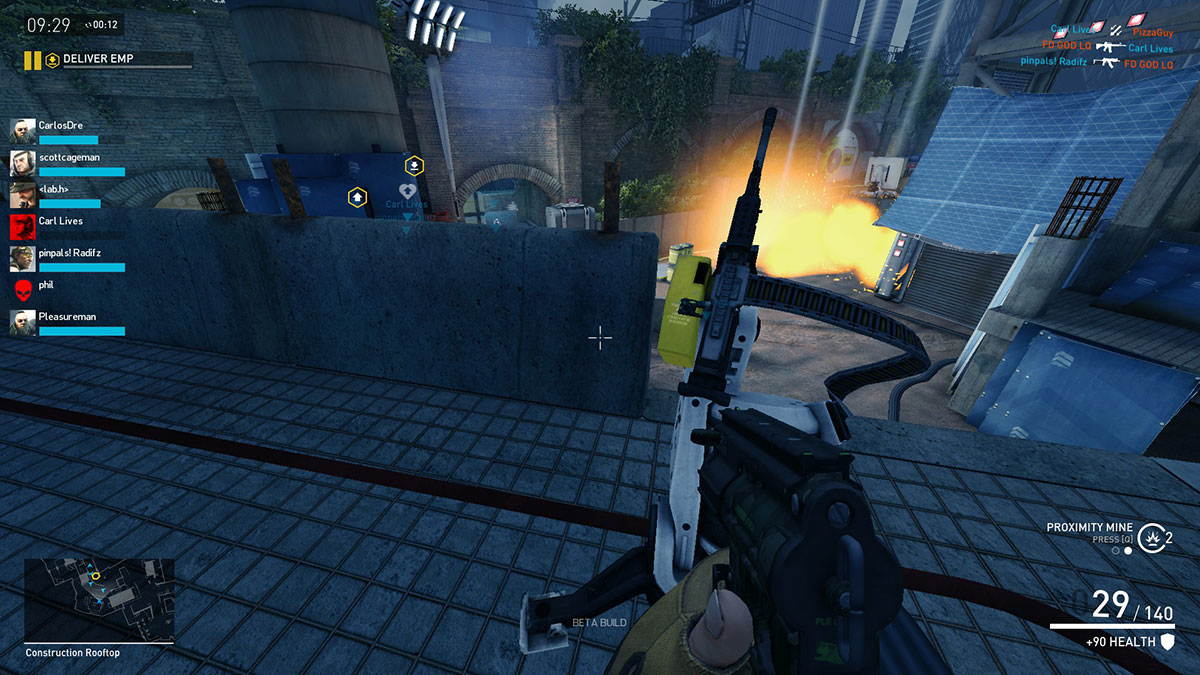1200x675 pixels.
Task: Open the Construction Rooftop minimap
Action: [99, 599]
